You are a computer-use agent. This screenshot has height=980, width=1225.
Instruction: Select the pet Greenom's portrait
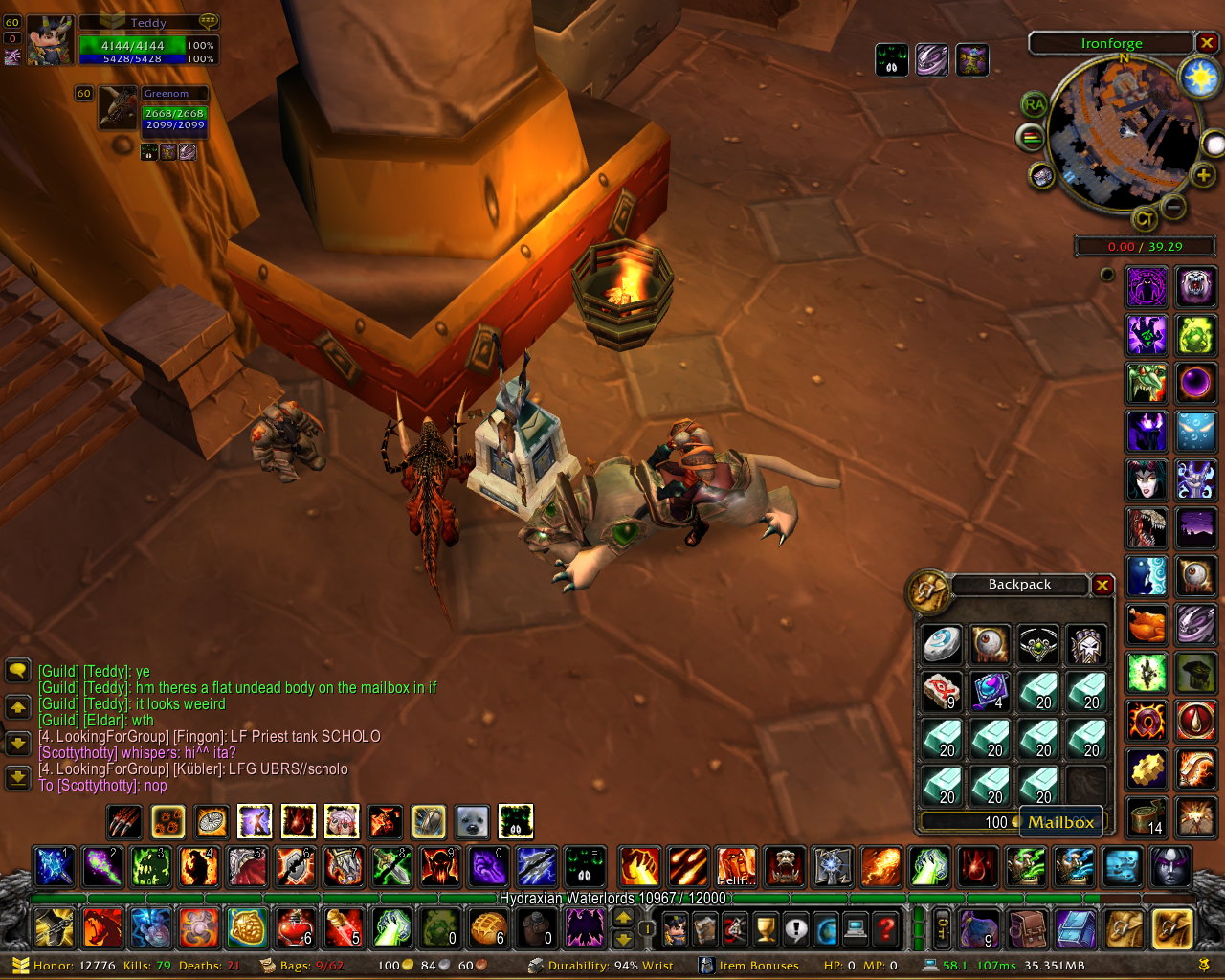(x=119, y=108)
